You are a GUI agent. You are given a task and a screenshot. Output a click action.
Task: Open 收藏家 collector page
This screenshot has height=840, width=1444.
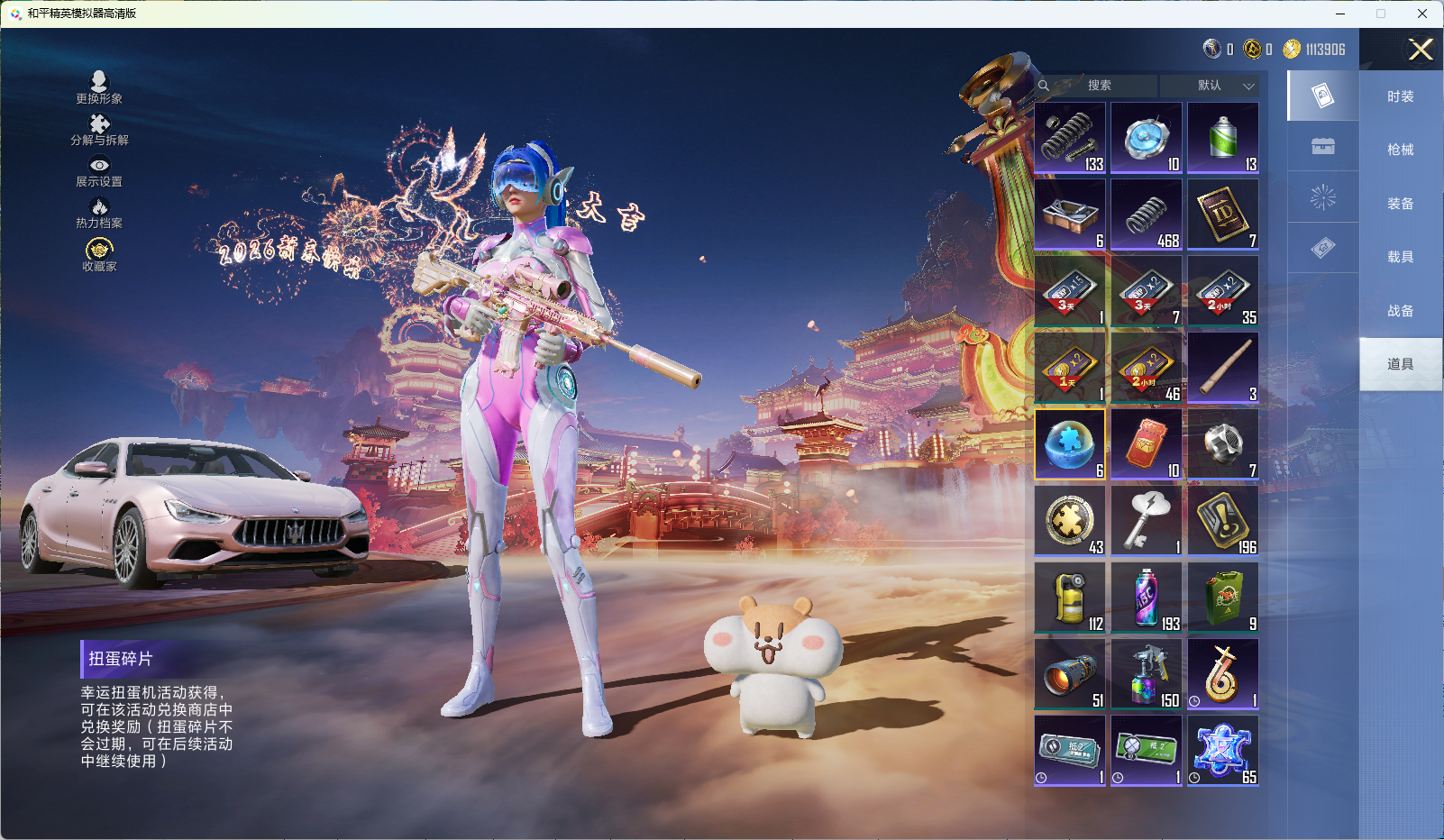[99, 255]
